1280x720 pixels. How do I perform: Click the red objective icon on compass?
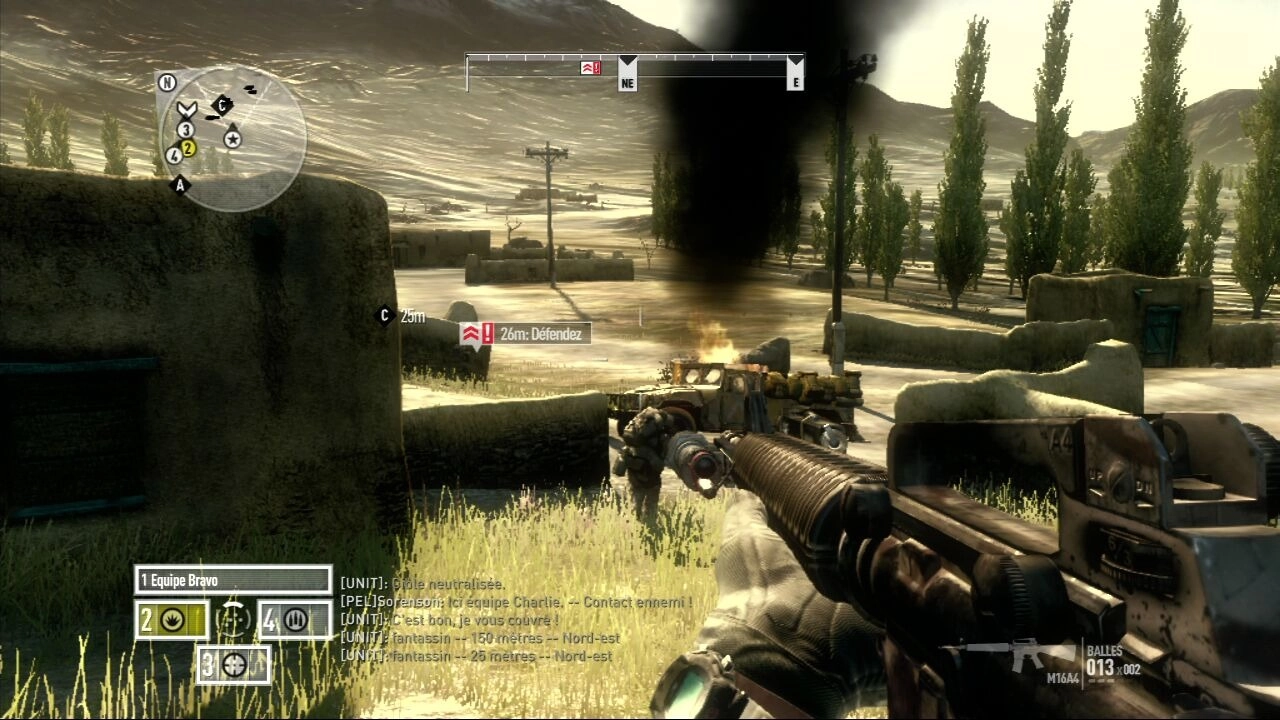tap(590, 68)
